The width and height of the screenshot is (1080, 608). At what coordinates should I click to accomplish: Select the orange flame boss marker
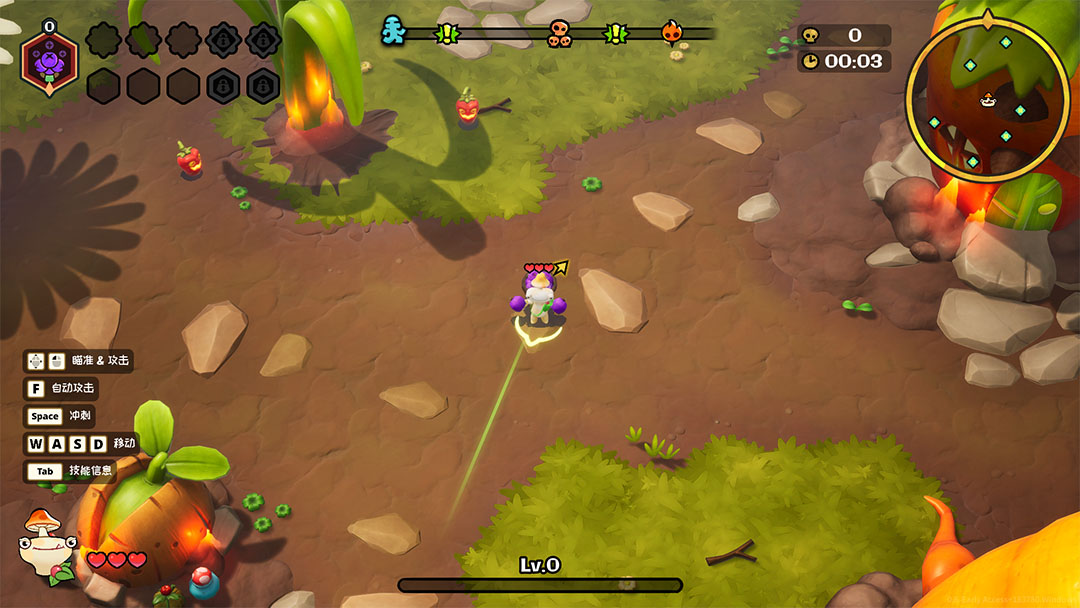point(671,33)
